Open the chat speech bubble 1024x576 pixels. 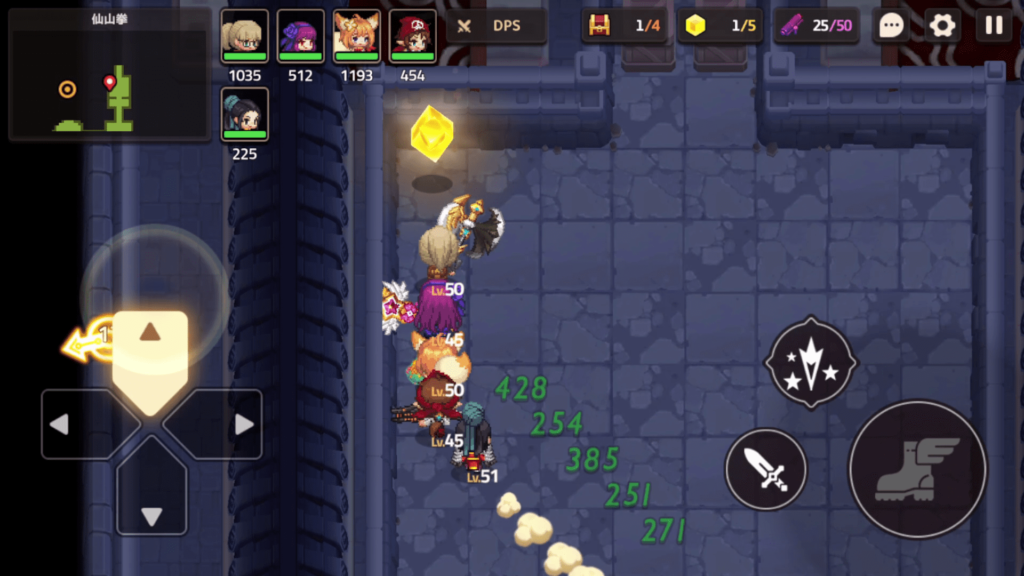coord(890,25)
